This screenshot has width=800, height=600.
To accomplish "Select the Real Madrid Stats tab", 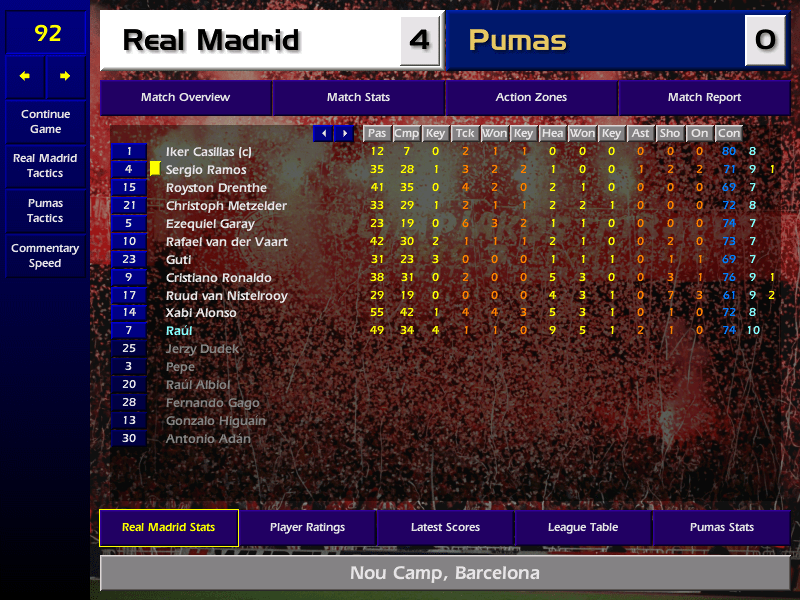I will point(168,527).
